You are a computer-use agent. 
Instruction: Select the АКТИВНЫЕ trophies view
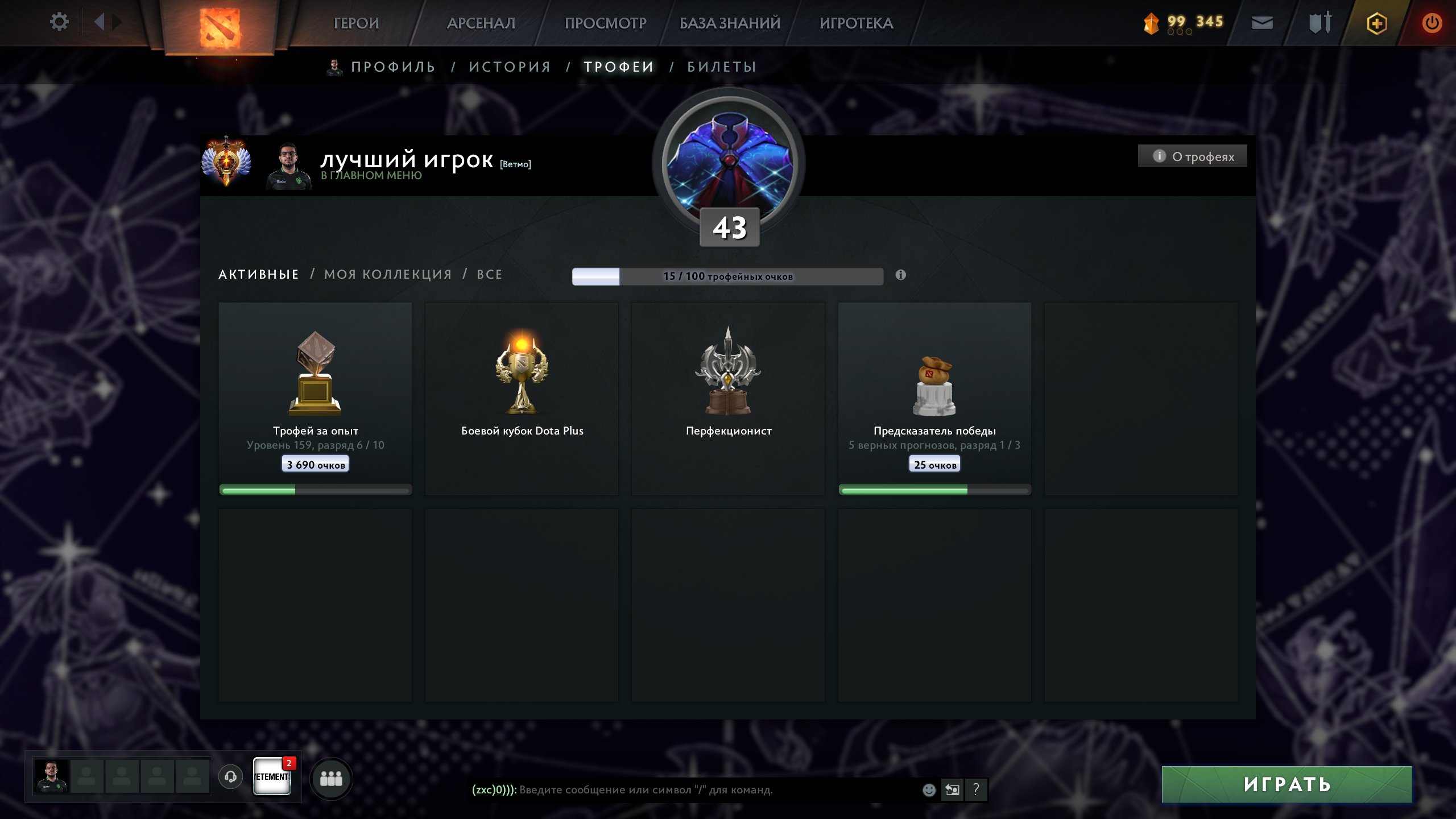pos(259,274)
